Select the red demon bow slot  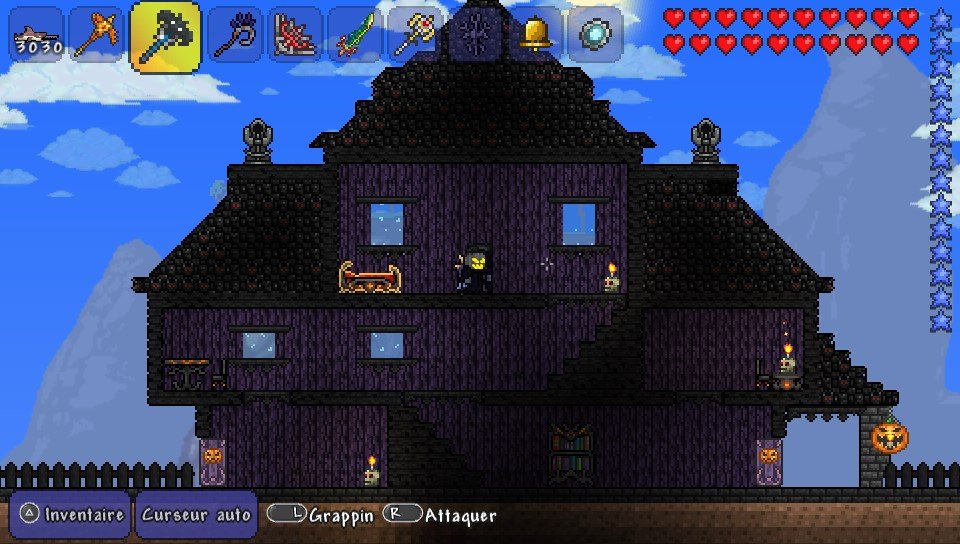point(295,35)
